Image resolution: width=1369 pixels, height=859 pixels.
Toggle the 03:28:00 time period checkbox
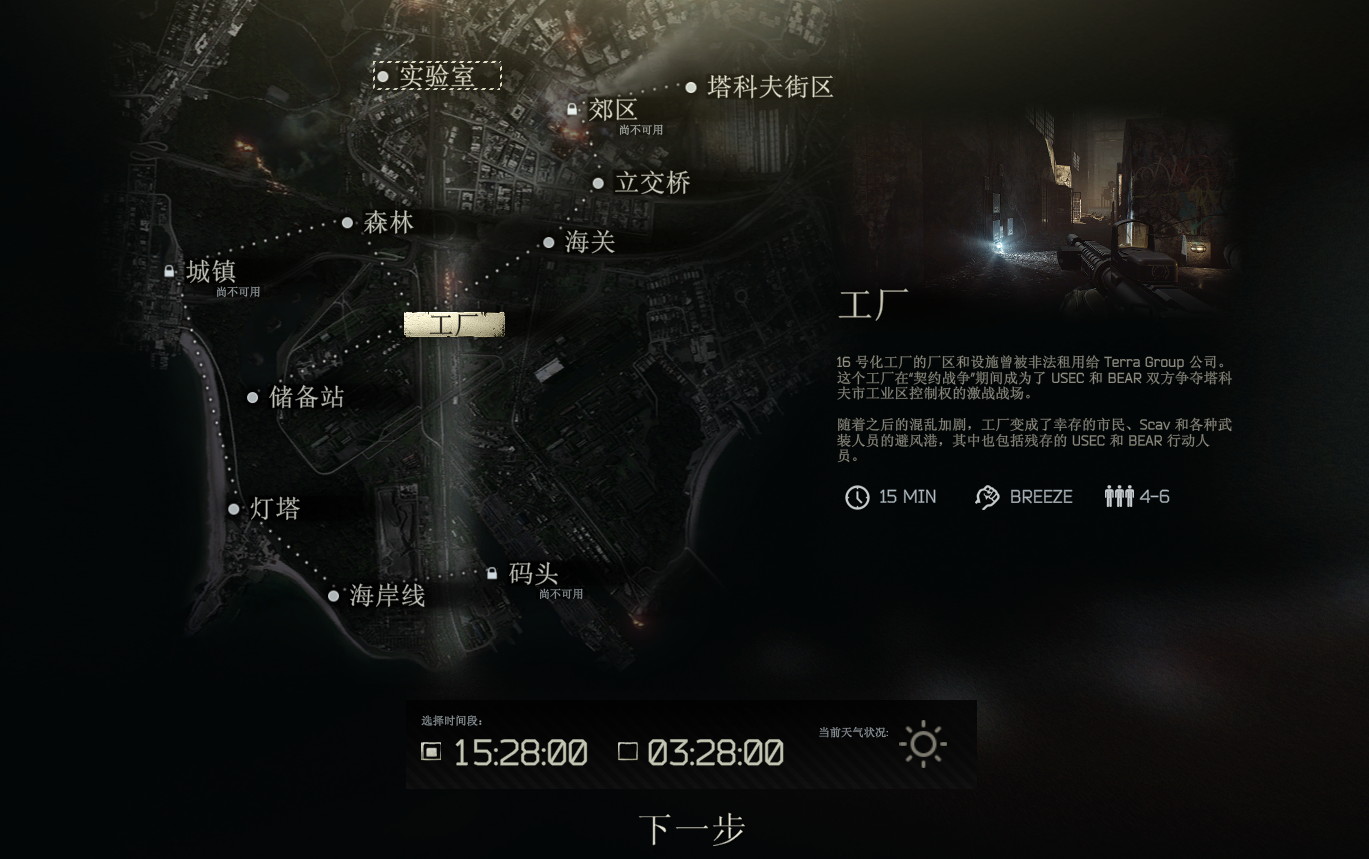pos(628,751)
